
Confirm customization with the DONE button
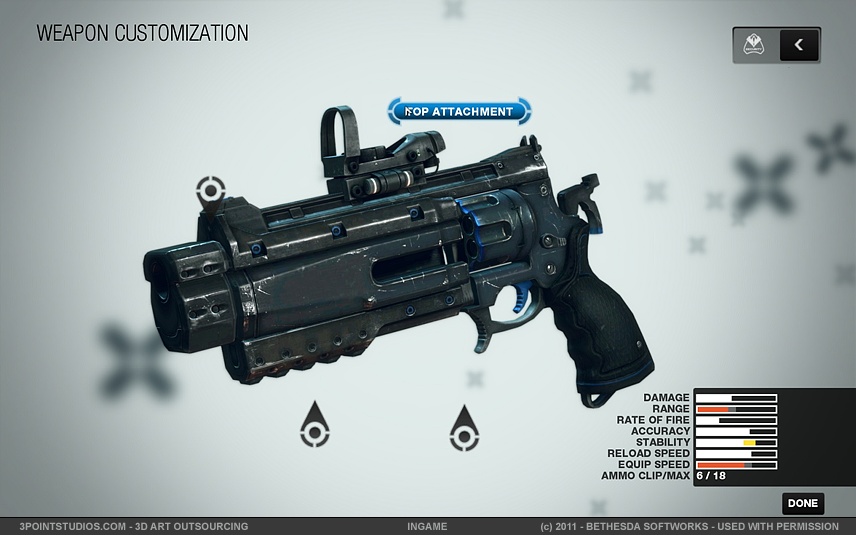[x=802, y=504]
